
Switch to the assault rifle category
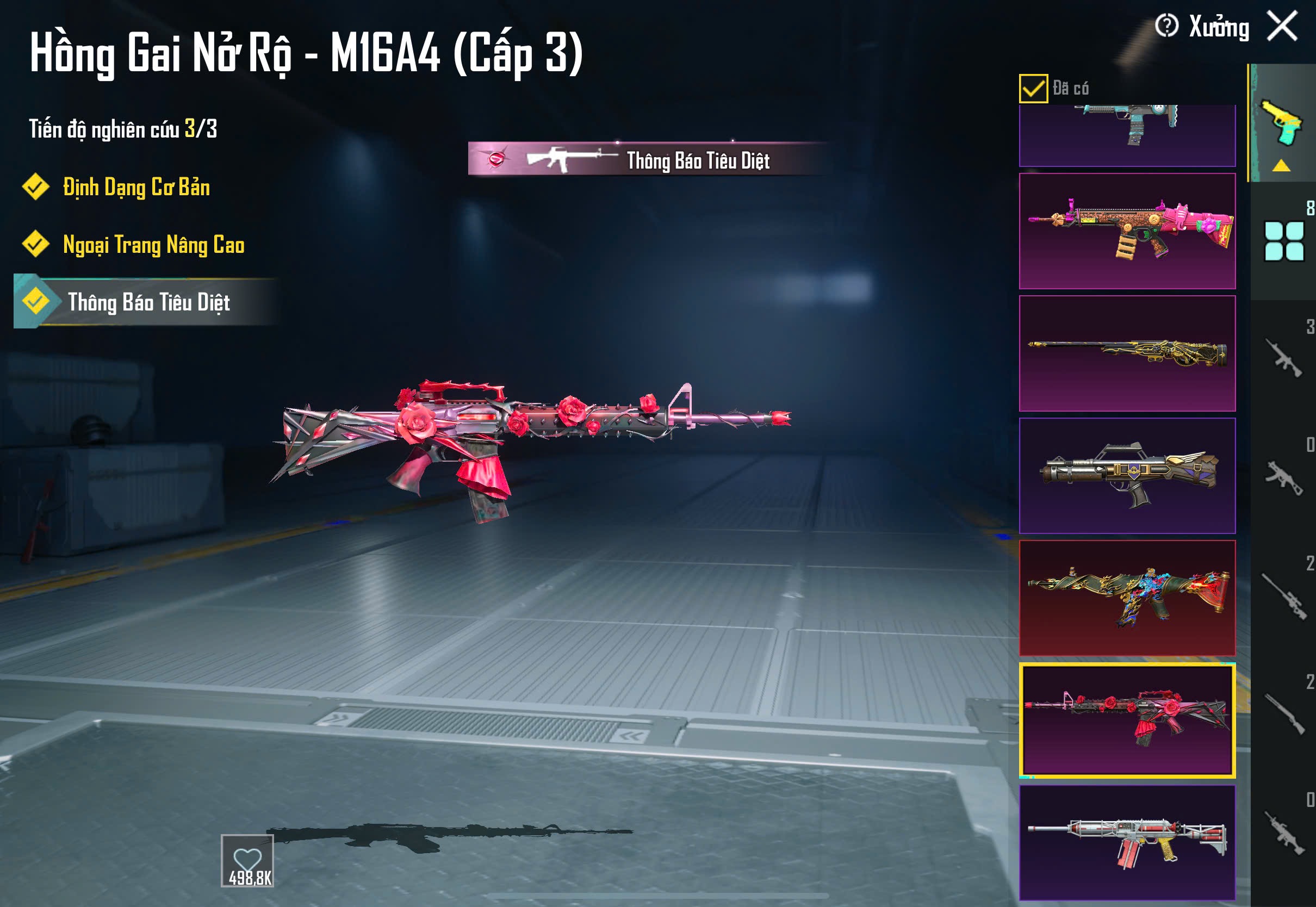pyautogui.click(x=1283, y=358)
